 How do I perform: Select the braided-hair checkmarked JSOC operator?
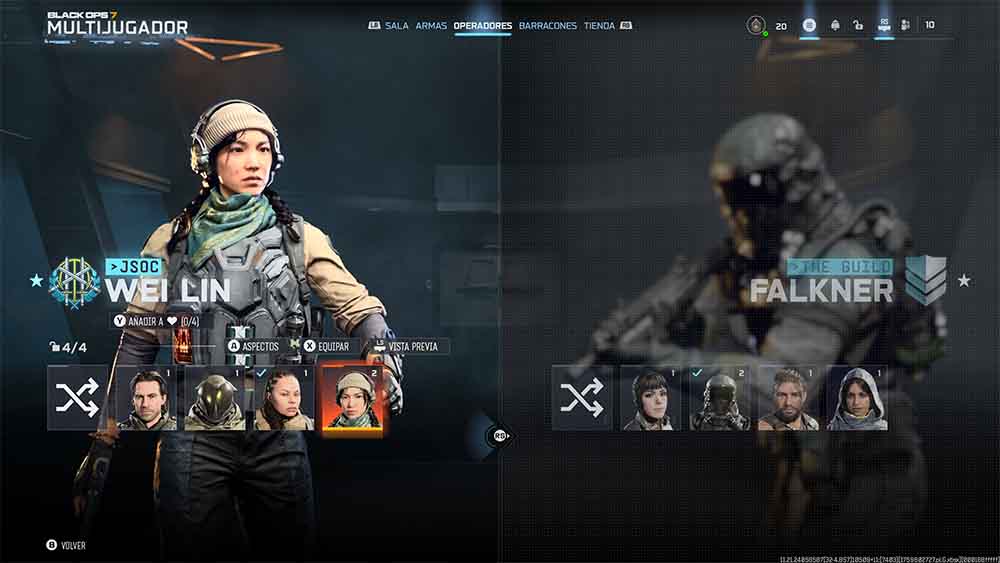[284, 398]
